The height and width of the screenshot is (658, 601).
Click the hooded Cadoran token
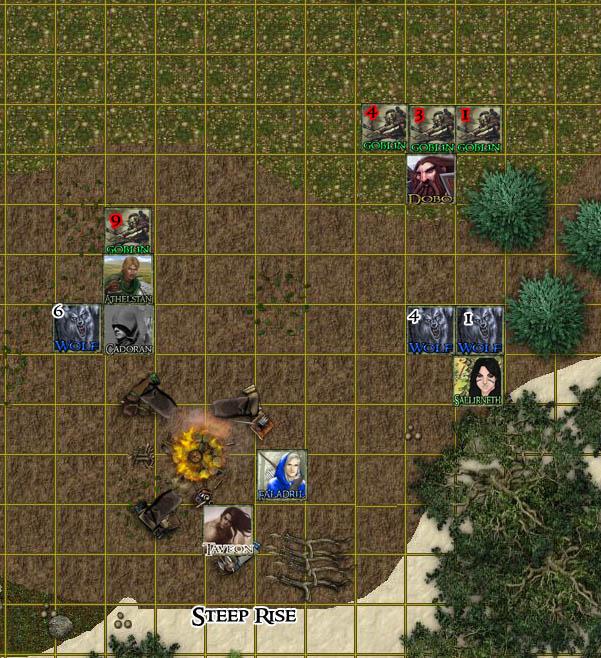(x=128, y=329)
